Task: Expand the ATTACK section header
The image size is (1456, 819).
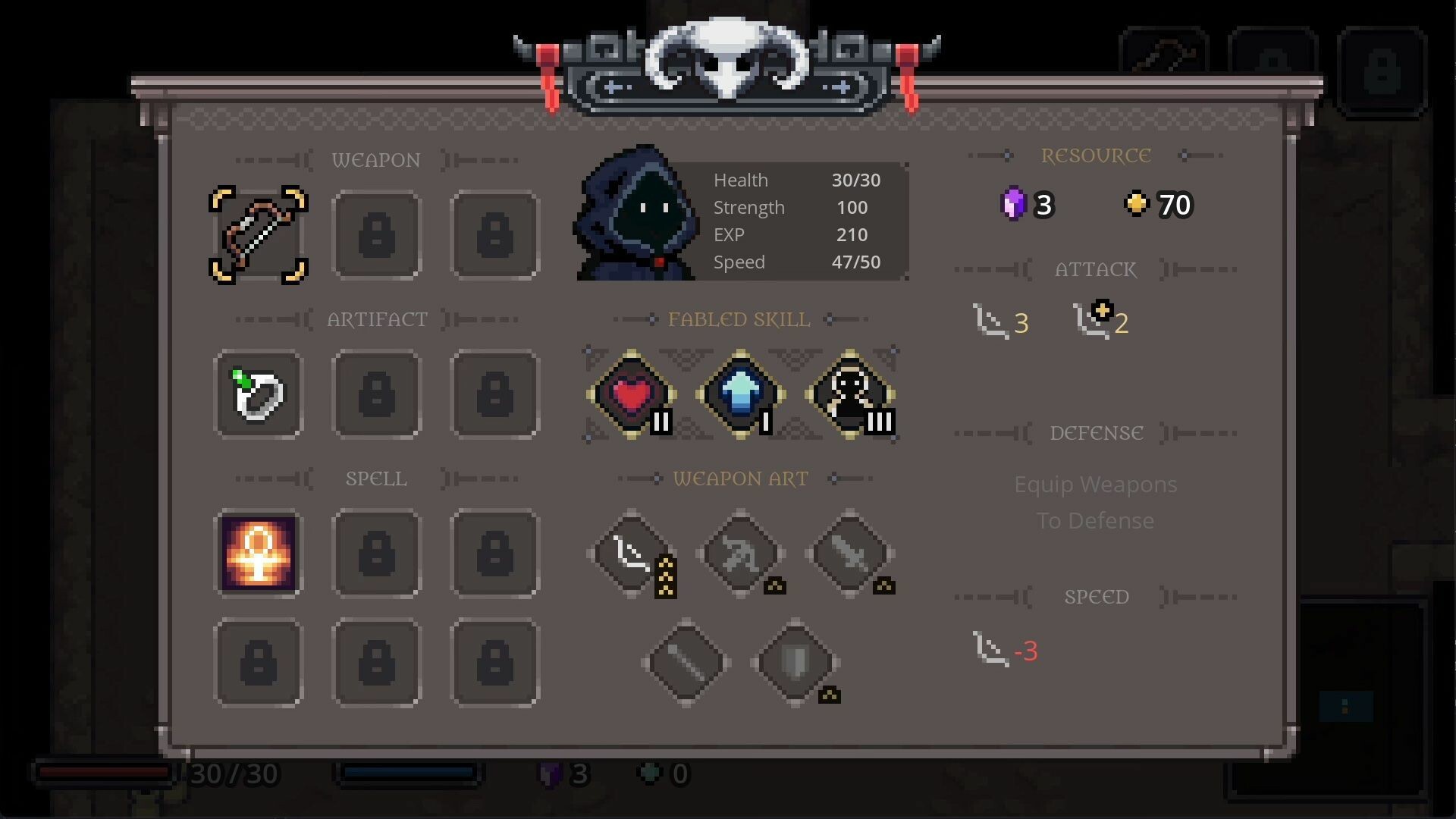Action: [x=1095, y=269]
